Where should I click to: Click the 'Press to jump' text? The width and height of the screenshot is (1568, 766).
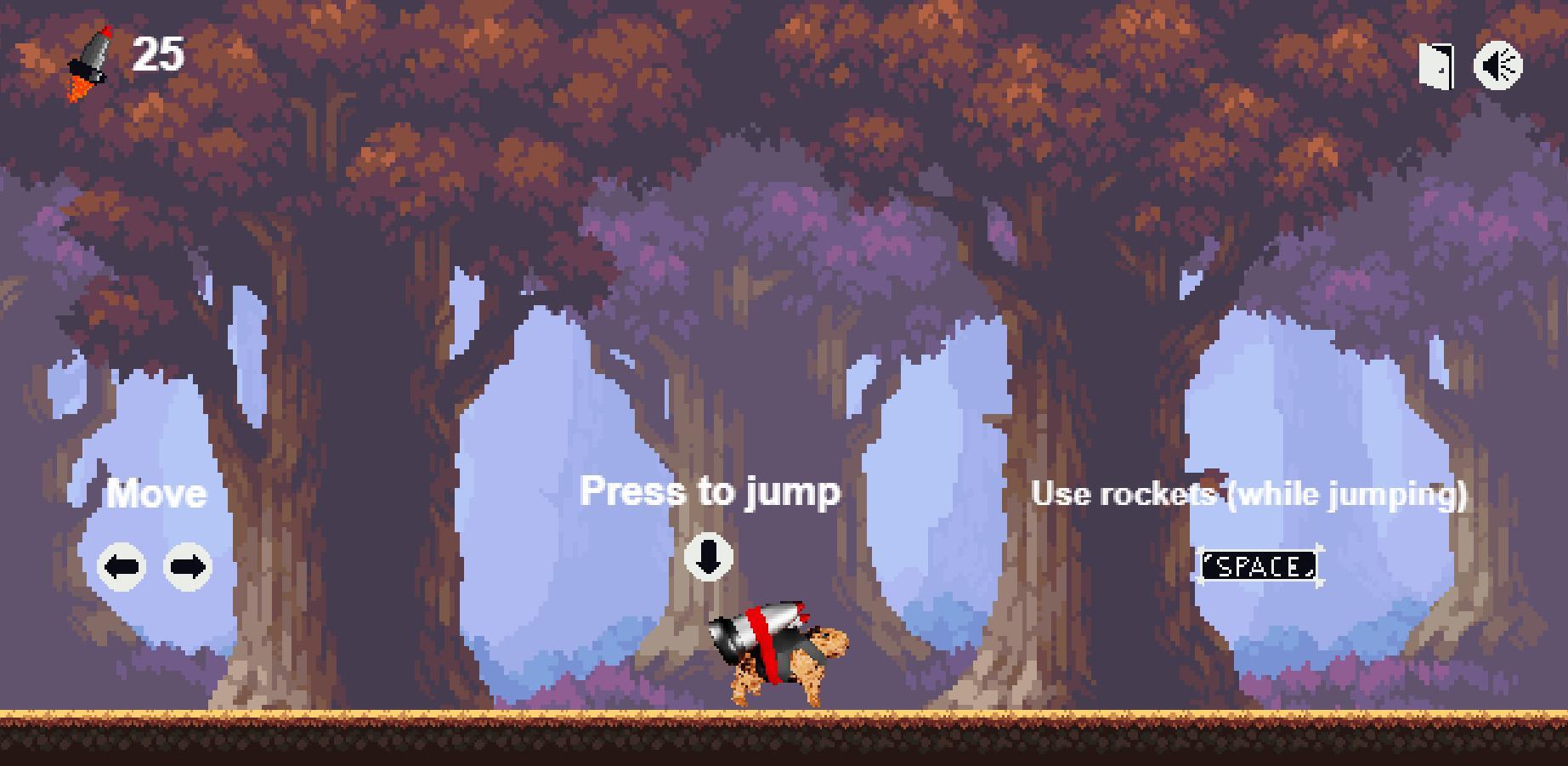point(710,491)
